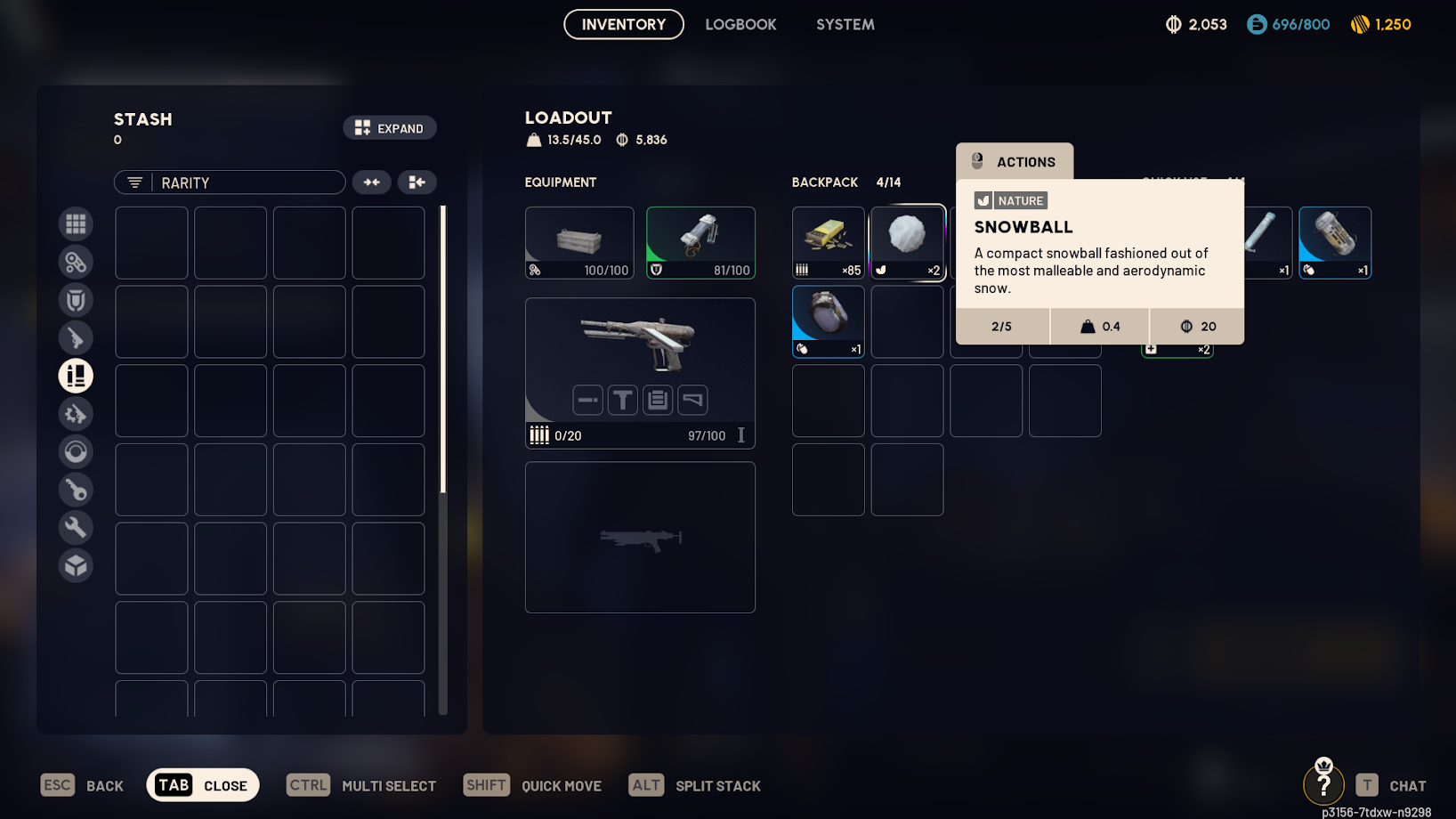Expand the stash
Screen dimensions: 1456x819
coord(390,128)
